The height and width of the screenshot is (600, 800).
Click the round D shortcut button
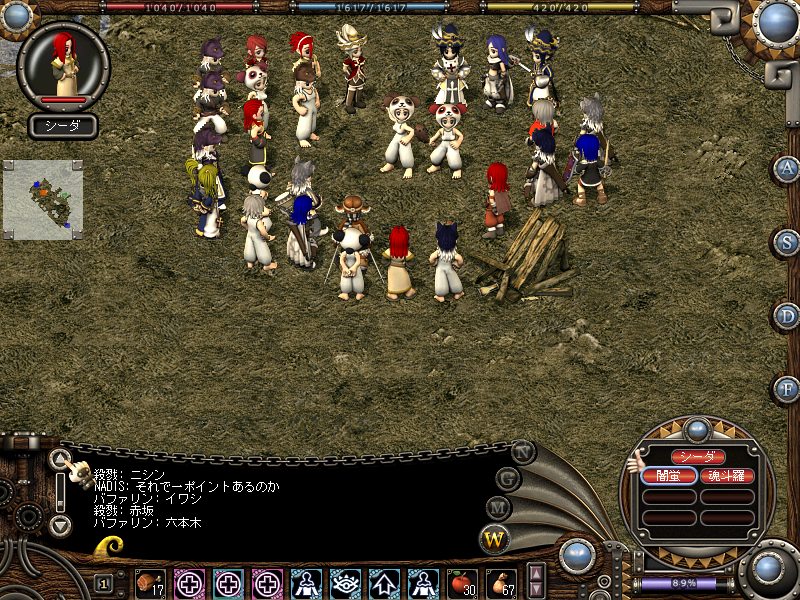[787, 315]
